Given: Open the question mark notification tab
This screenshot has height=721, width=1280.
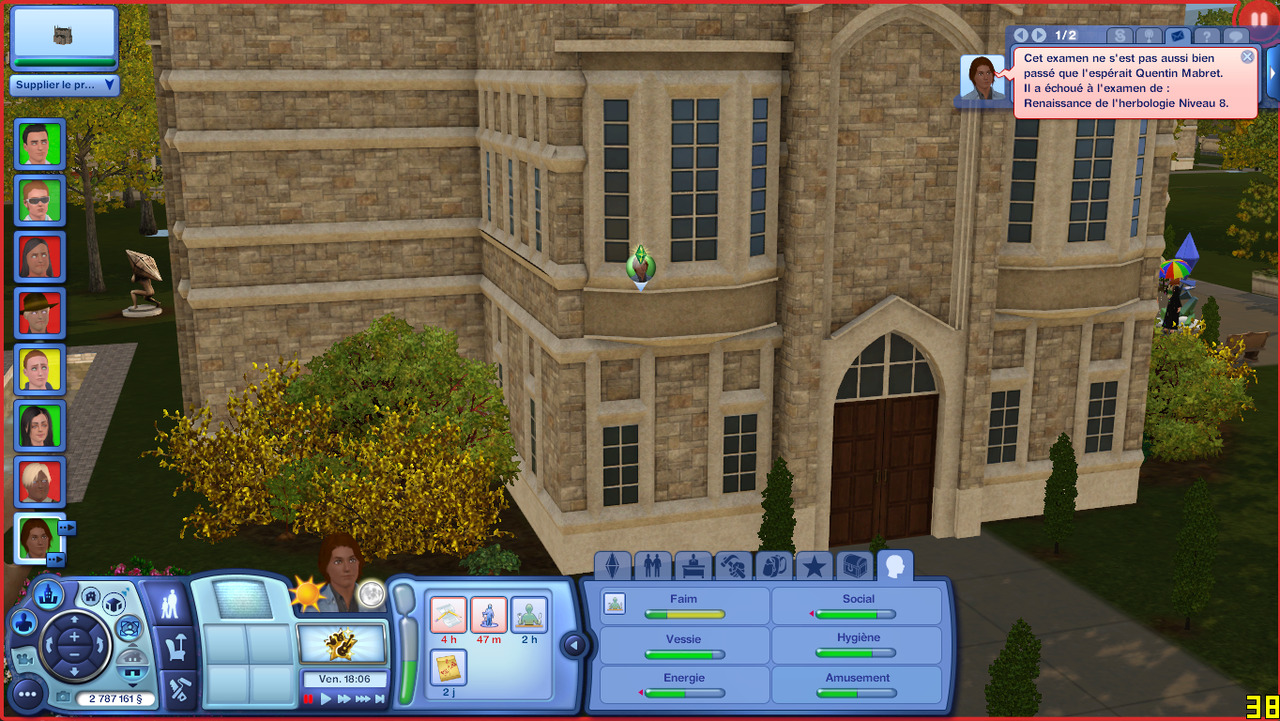Looking at the screenshot, I should [1208, 35].
